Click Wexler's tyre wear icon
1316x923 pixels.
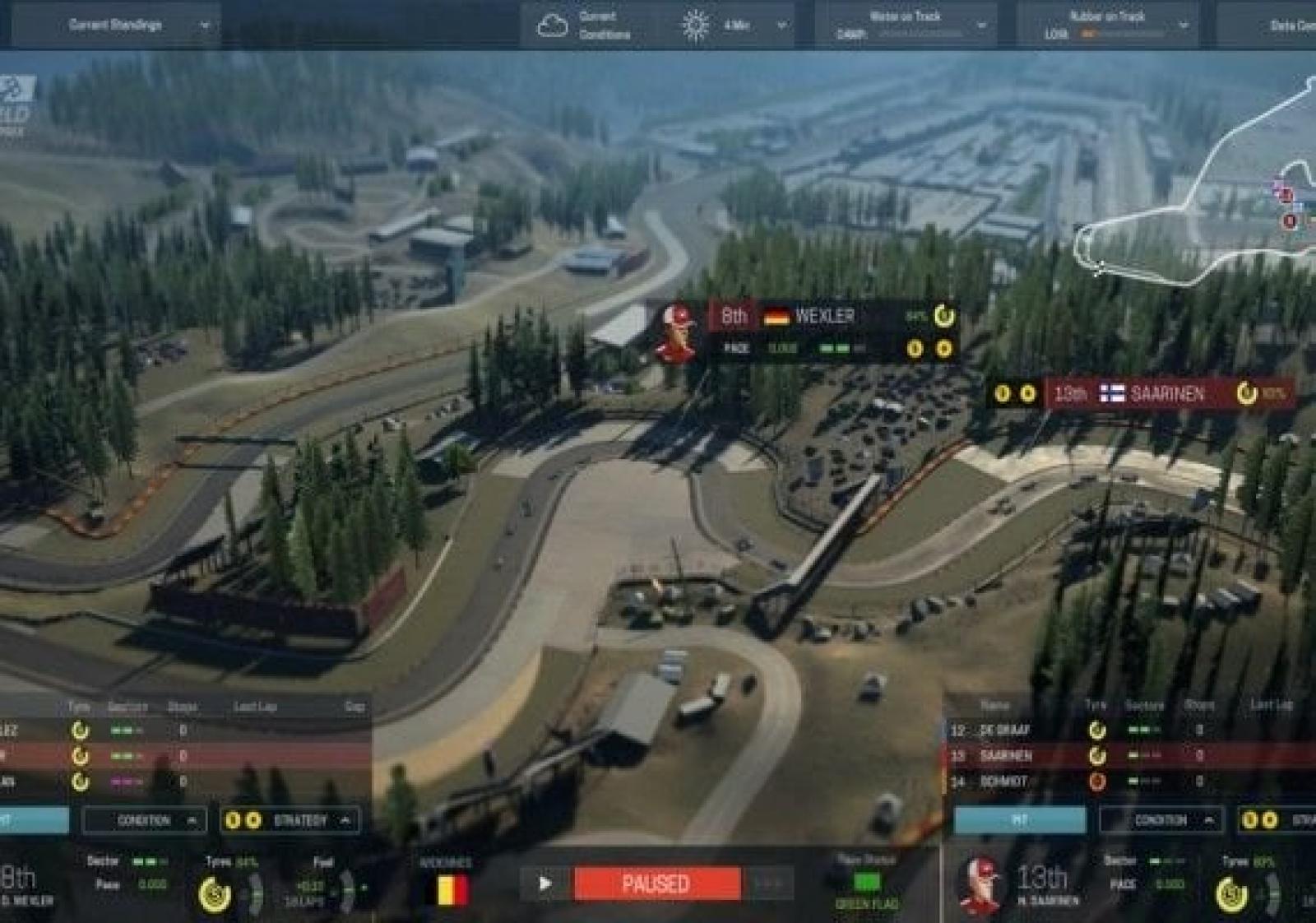pos(215,894)
